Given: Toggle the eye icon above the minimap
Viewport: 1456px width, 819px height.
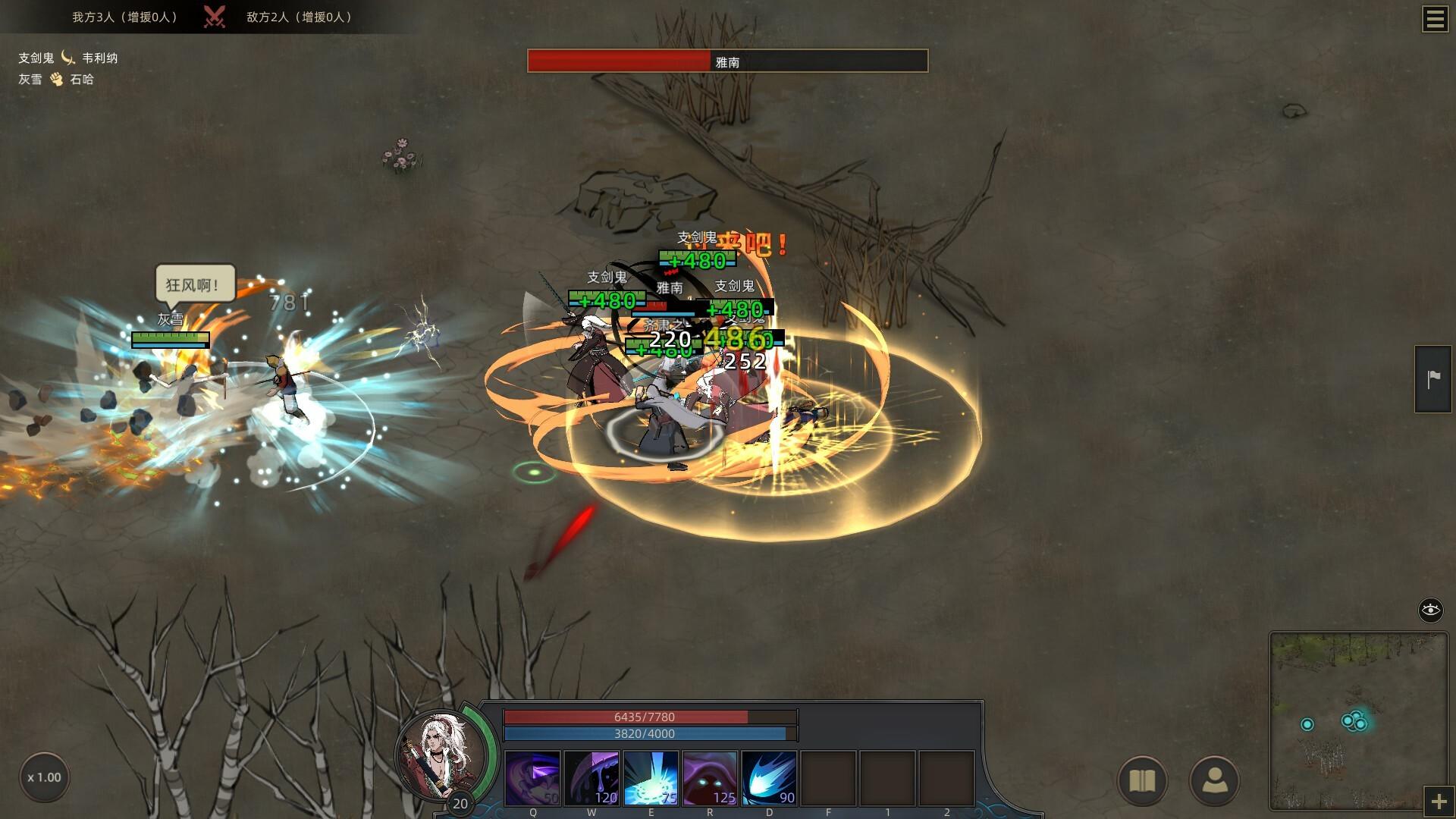Looking at the screenshot, I should pyautogui.click(x=1432, y=608).
